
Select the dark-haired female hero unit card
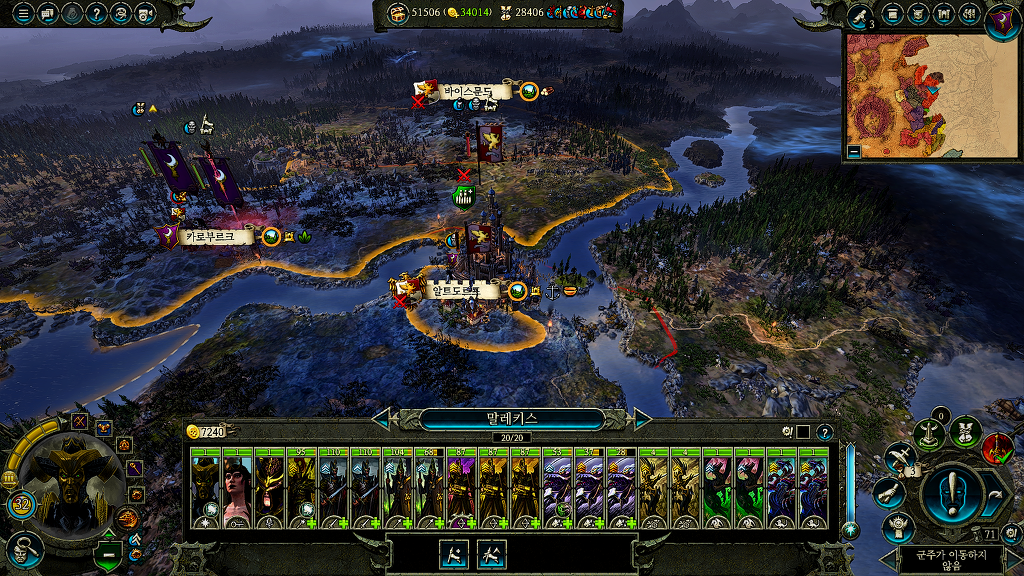(237, 489)
